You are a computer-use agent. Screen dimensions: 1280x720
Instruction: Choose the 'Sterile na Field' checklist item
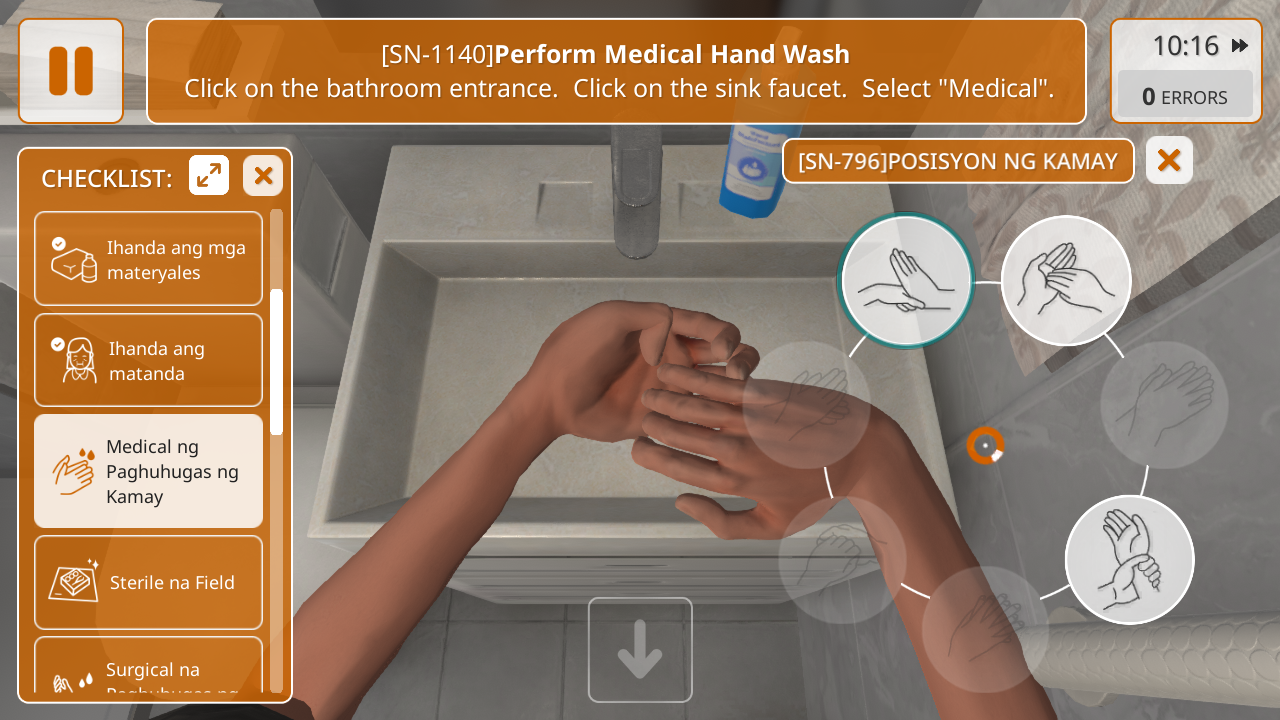coord(148,582)
